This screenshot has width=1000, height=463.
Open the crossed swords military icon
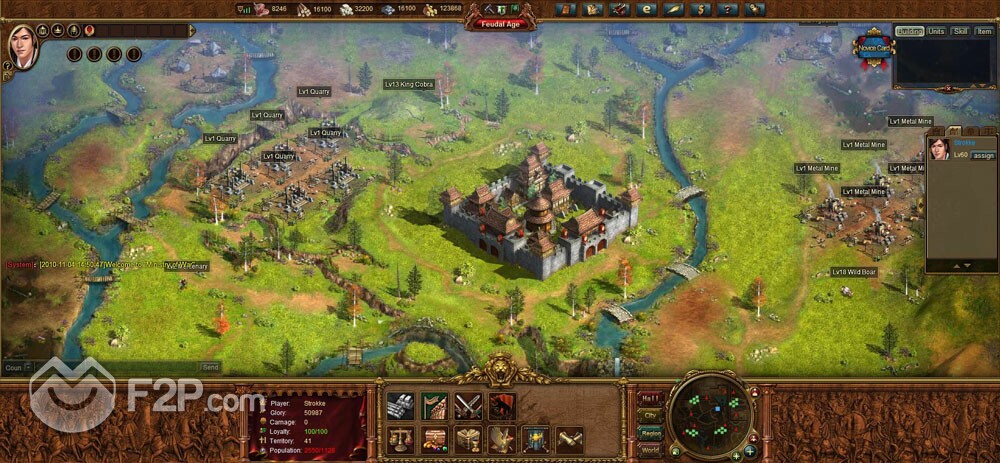tap(468, 405)
